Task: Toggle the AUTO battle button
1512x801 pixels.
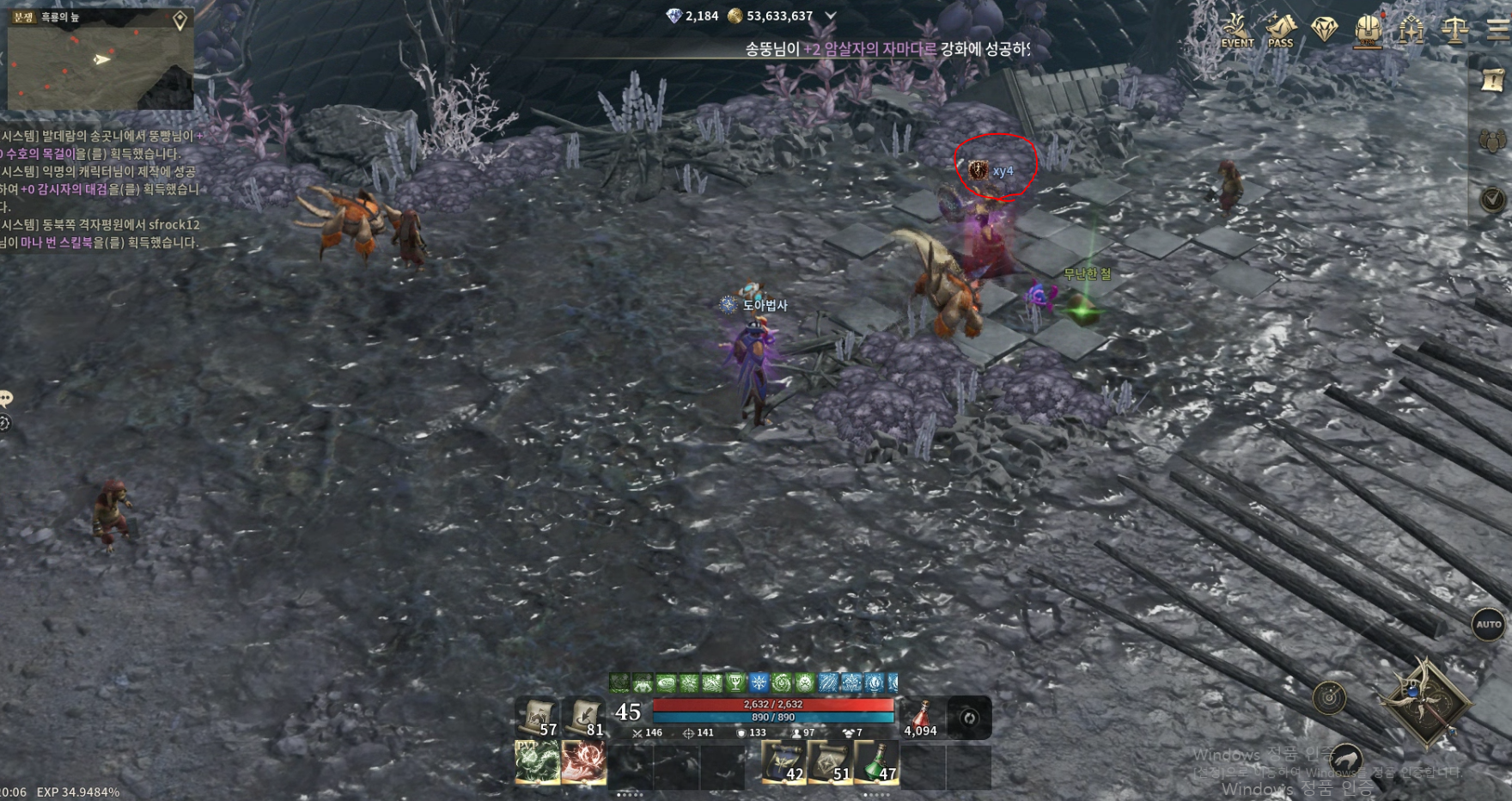Action: click(x=1489, y=625)
